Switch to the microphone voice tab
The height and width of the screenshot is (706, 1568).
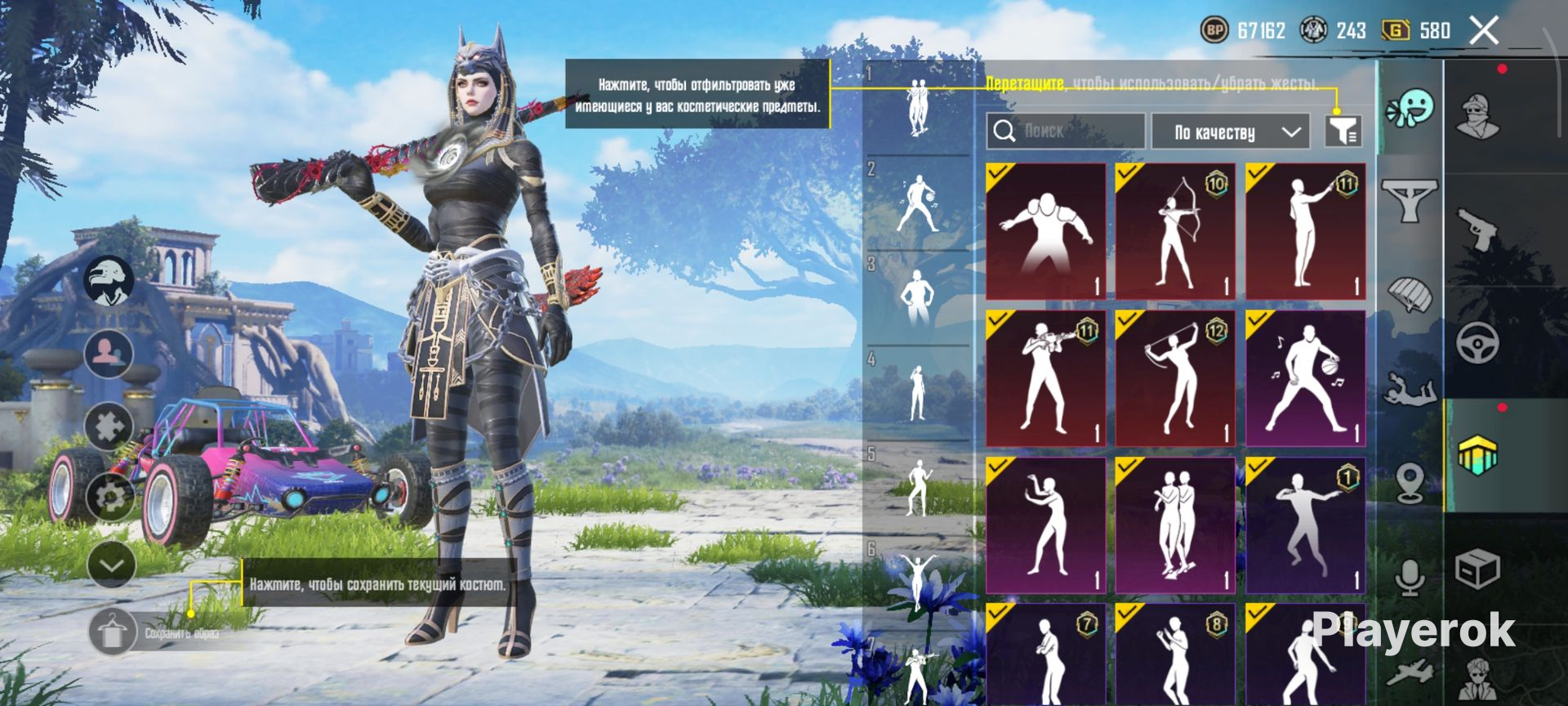(x=1410, y=576)
